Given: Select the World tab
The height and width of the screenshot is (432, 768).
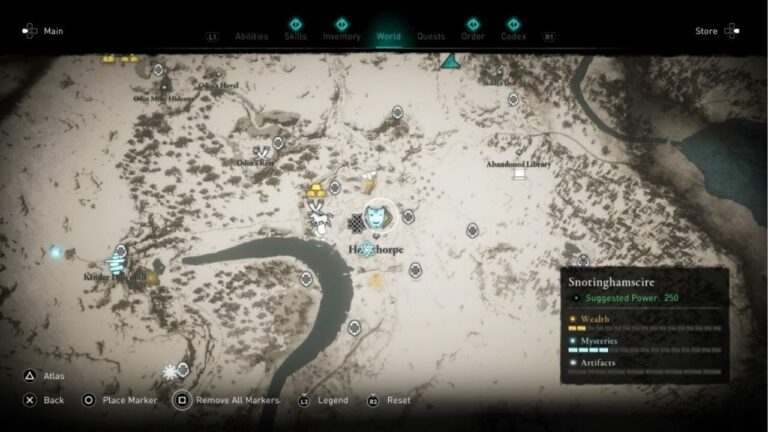Looking at the screenshot, I should pos(388,36).
